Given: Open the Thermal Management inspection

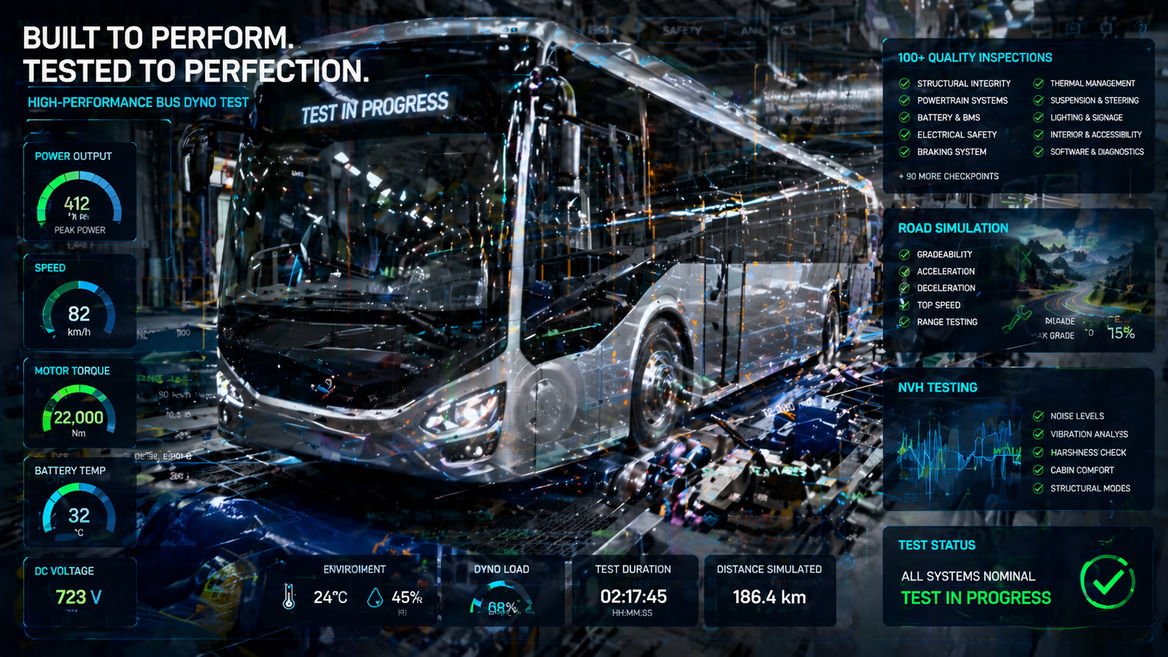Looking at the screenshot, I should tap(1092, 84).
